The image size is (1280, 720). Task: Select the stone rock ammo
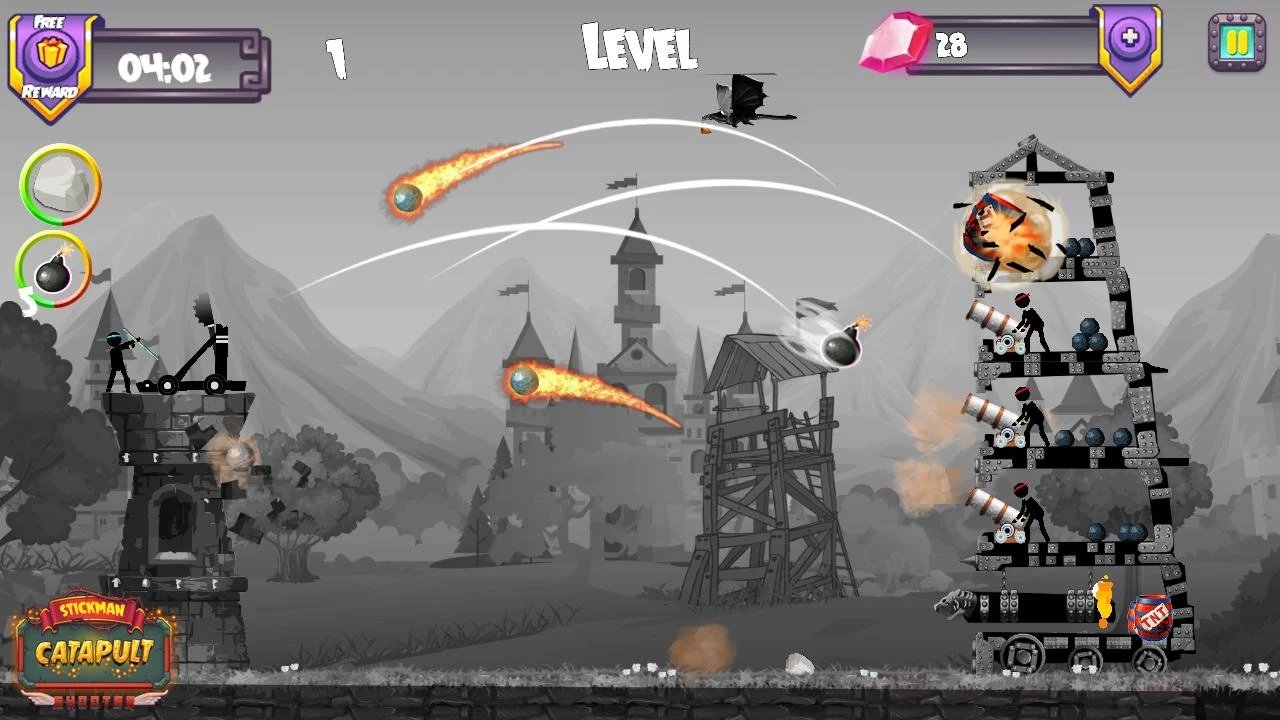point(60,184)
